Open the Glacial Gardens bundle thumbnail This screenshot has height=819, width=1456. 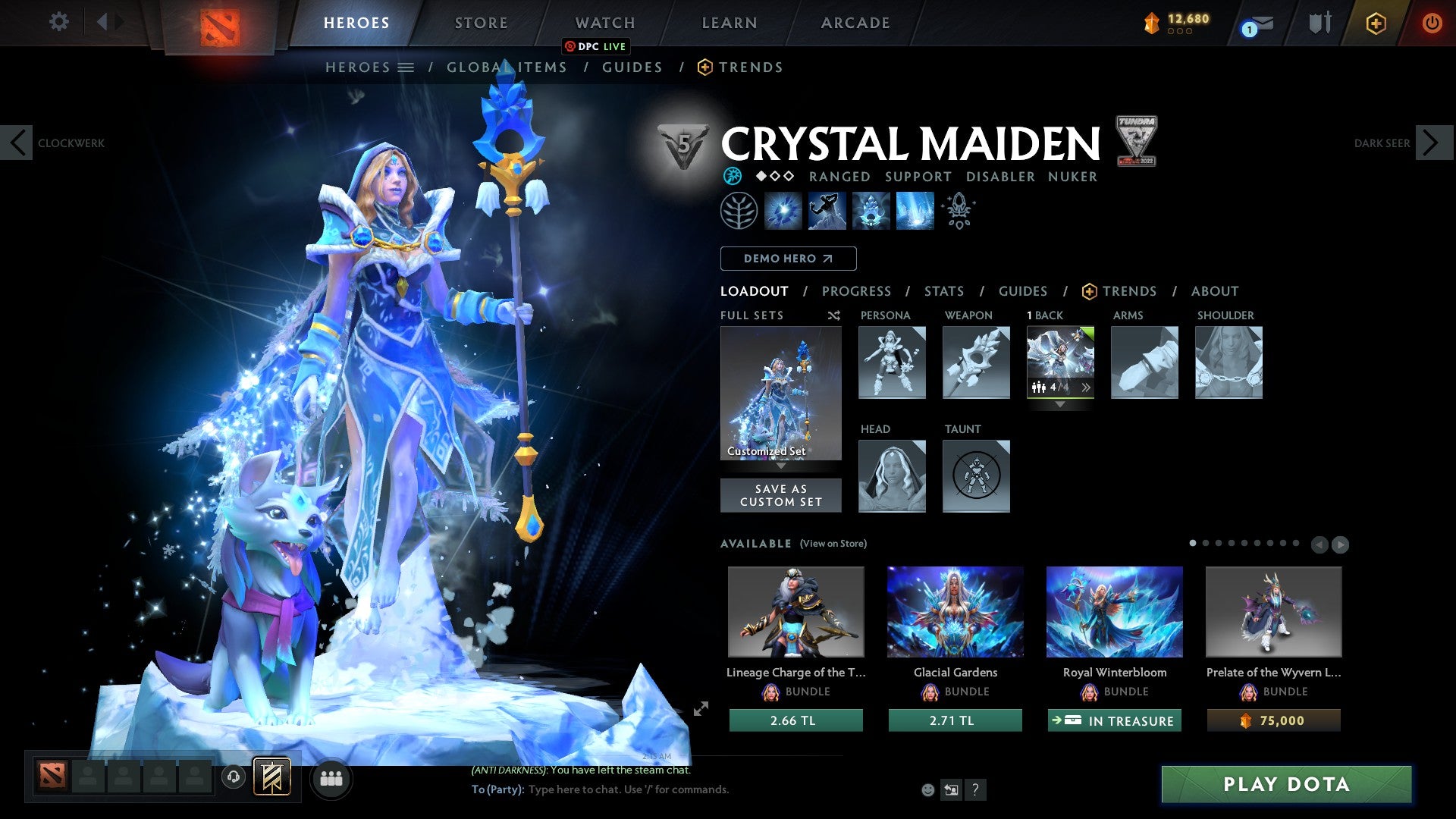coord(955,611)
